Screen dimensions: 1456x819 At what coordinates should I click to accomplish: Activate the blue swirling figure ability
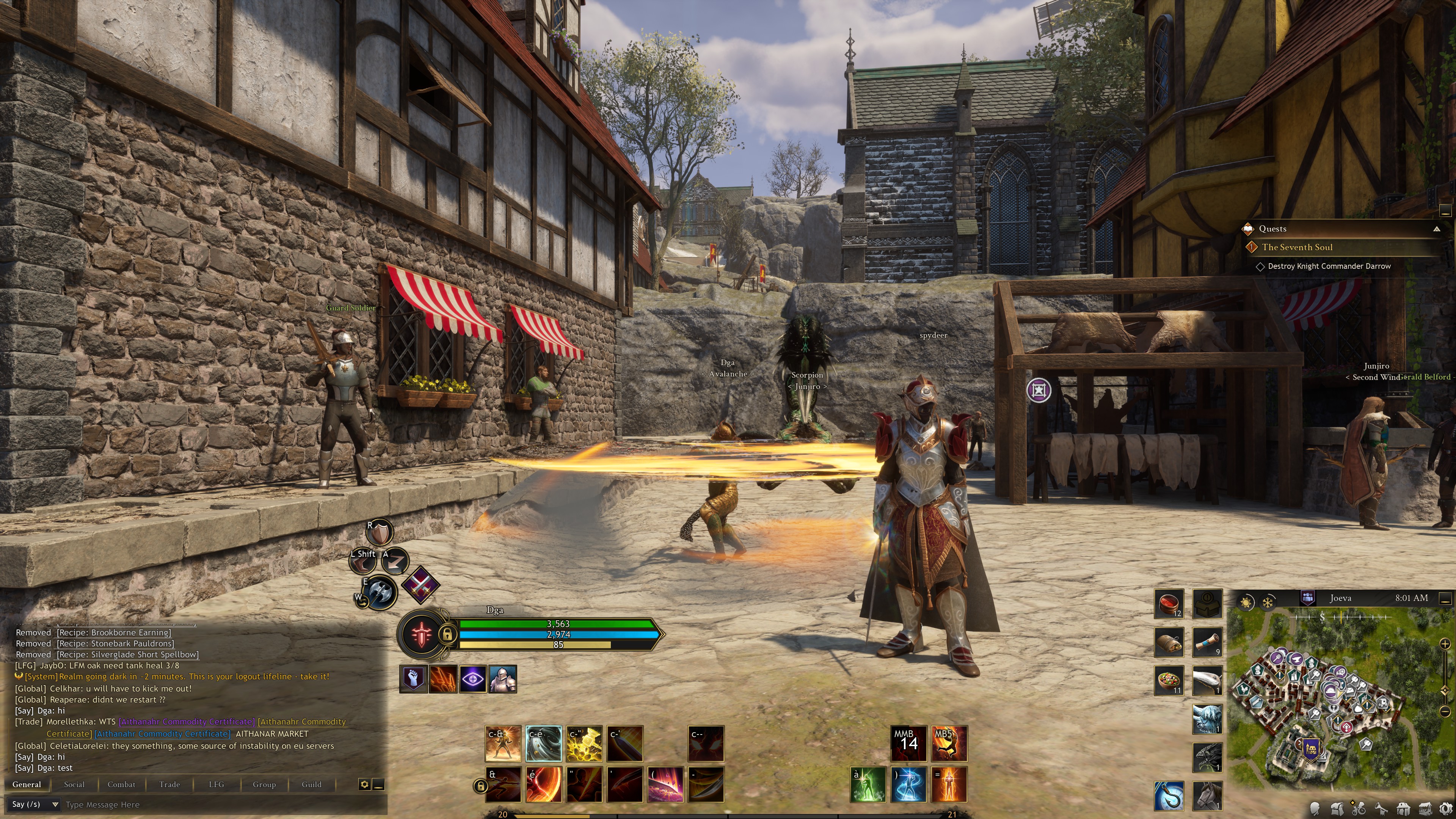tap(908, 784)
